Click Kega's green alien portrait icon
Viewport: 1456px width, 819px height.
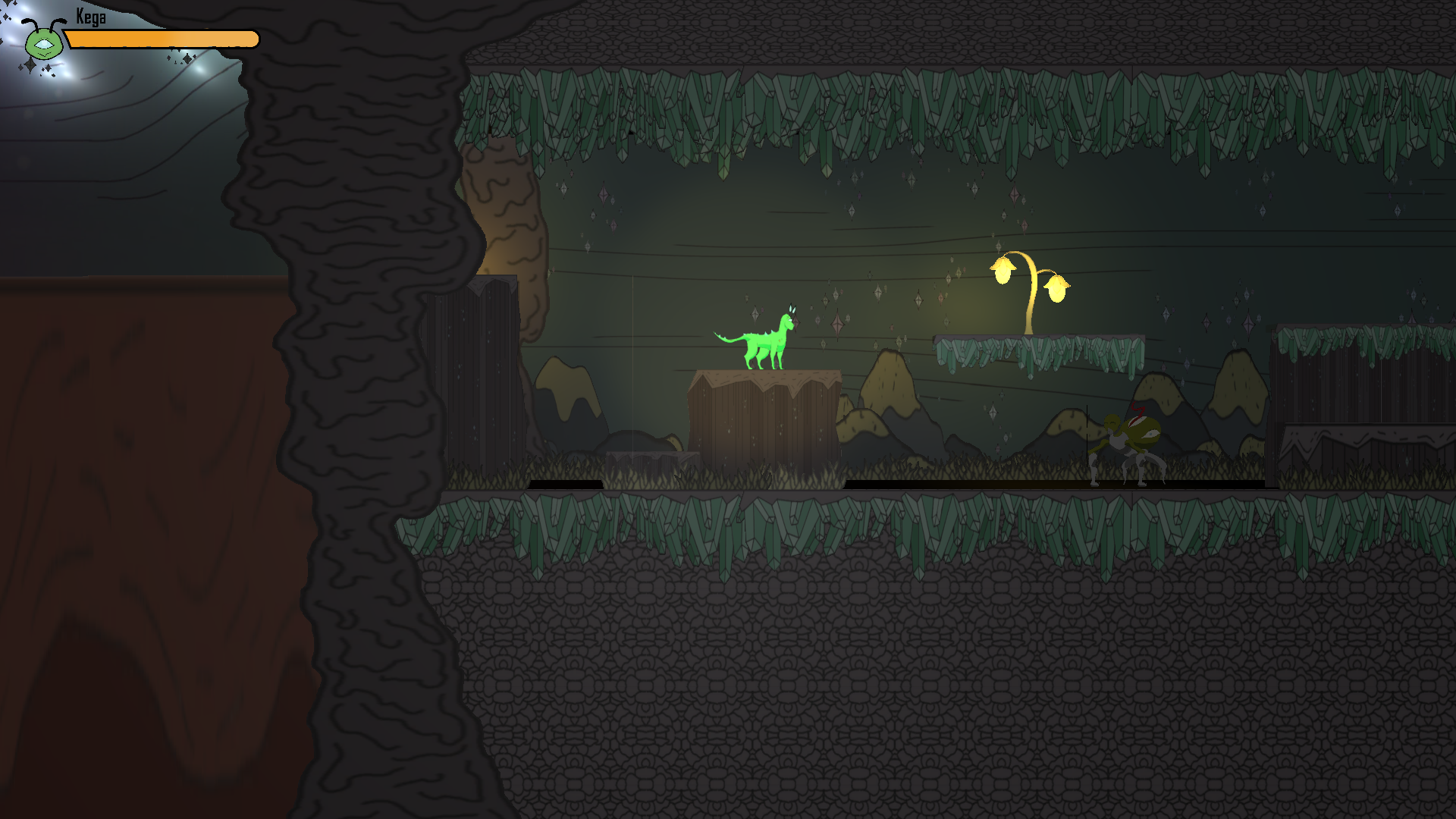(43, 42)
